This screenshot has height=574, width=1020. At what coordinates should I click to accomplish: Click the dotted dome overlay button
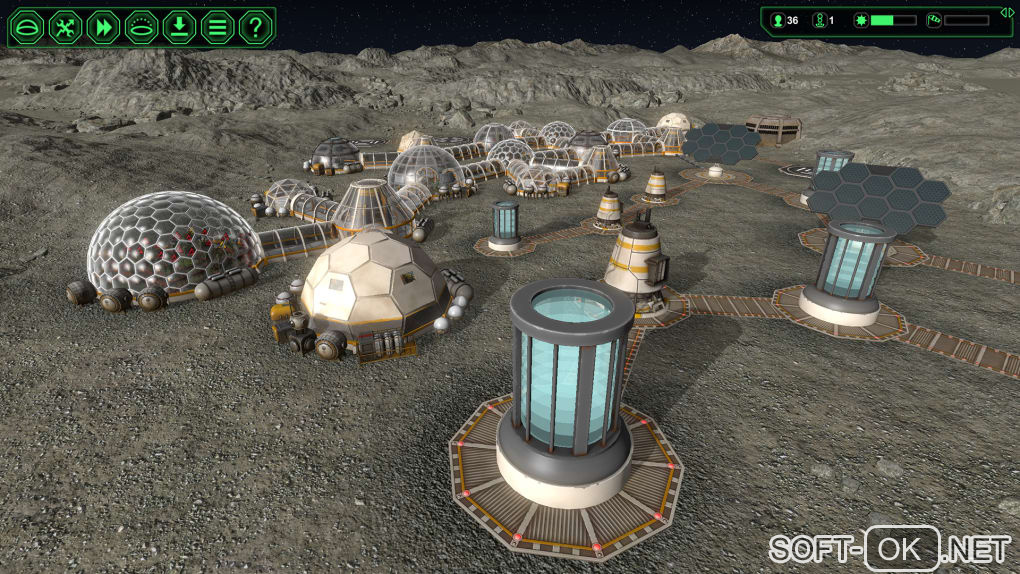[x=141, y=26]
